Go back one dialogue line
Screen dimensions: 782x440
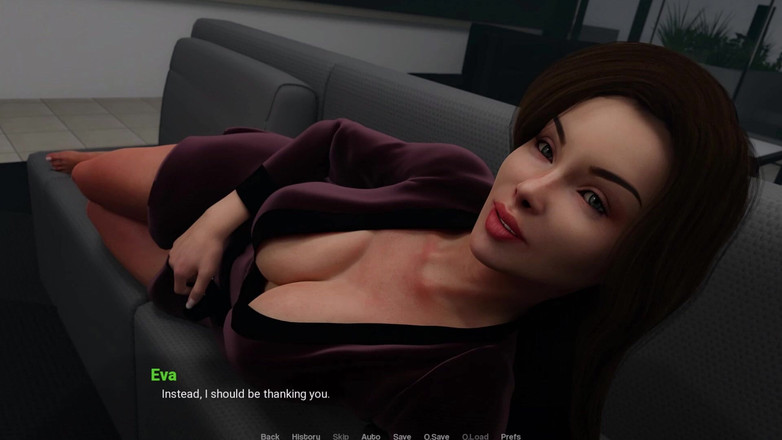point(270,436)
